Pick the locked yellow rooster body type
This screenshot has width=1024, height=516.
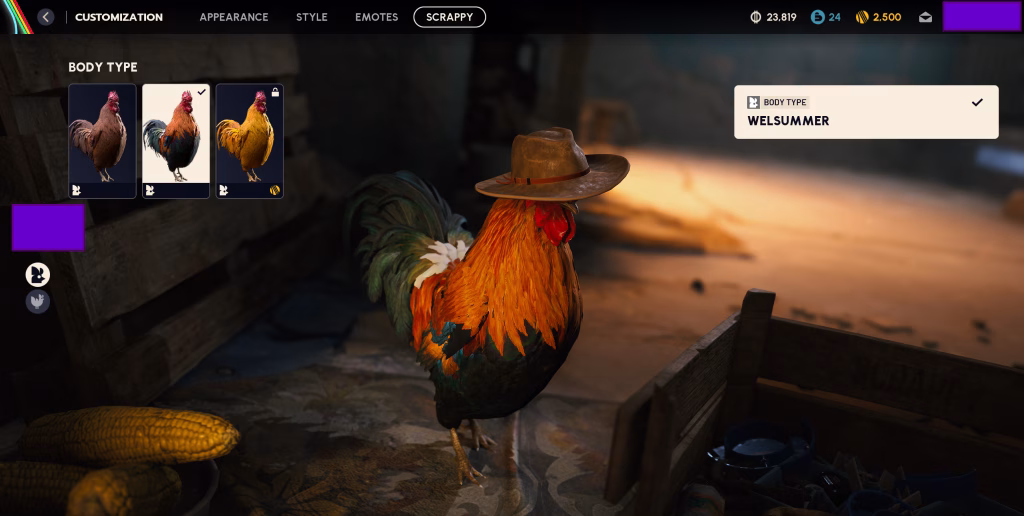pyautogui.click(x=249, y=141)
